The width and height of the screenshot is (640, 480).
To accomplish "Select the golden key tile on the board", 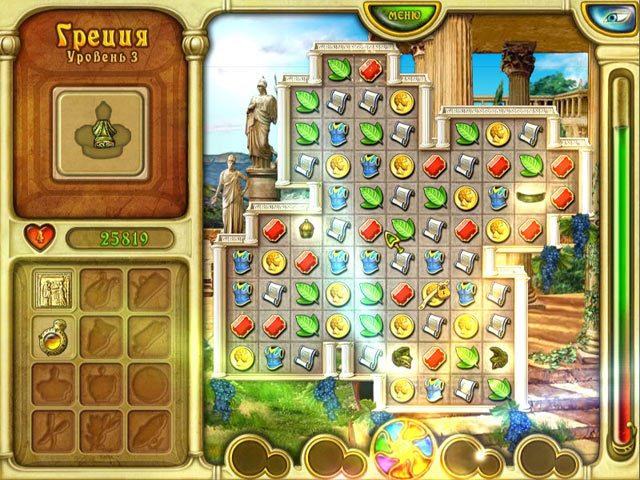I will (434, 293).
